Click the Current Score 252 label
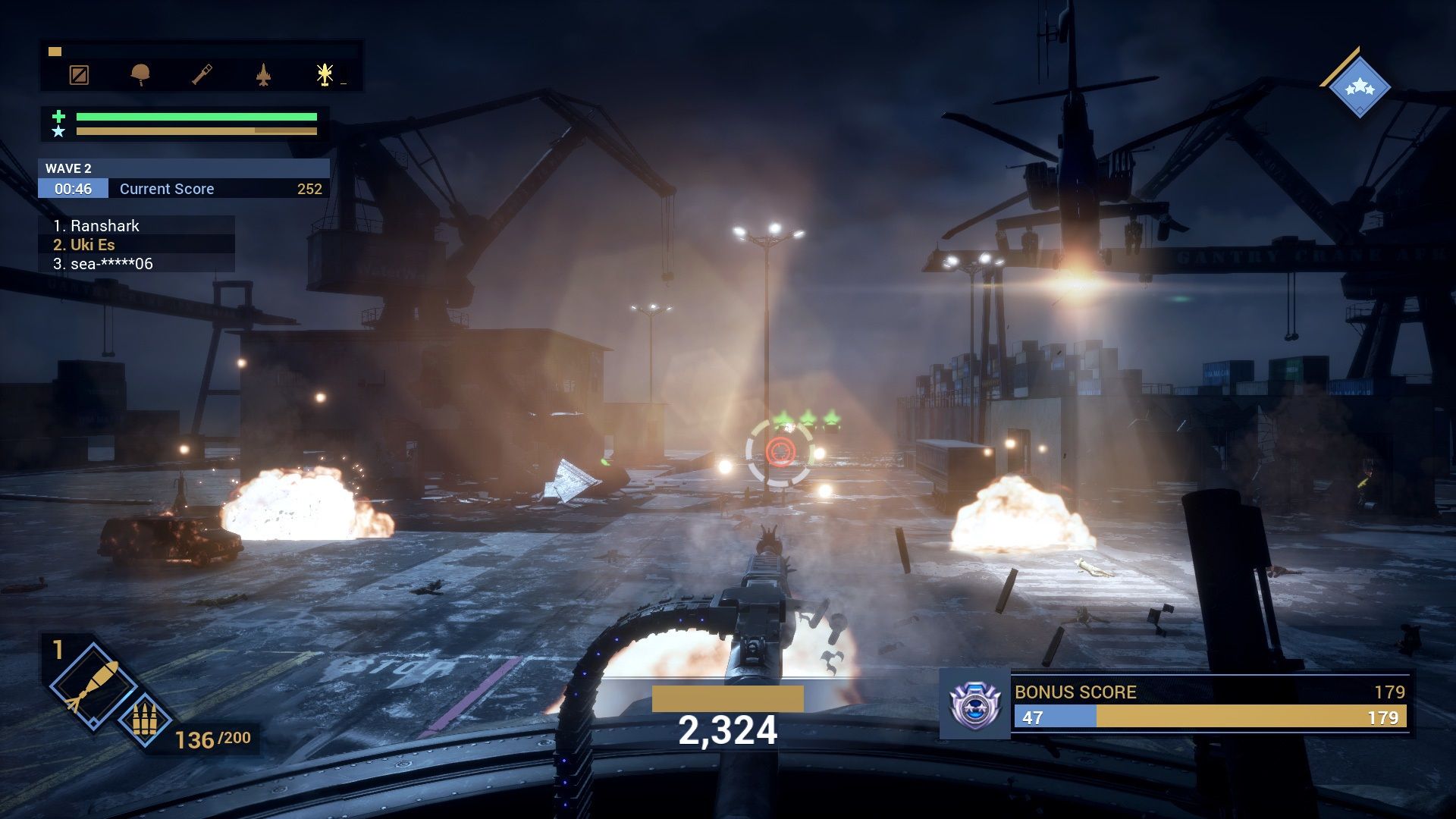 click(x=165, y=189)
